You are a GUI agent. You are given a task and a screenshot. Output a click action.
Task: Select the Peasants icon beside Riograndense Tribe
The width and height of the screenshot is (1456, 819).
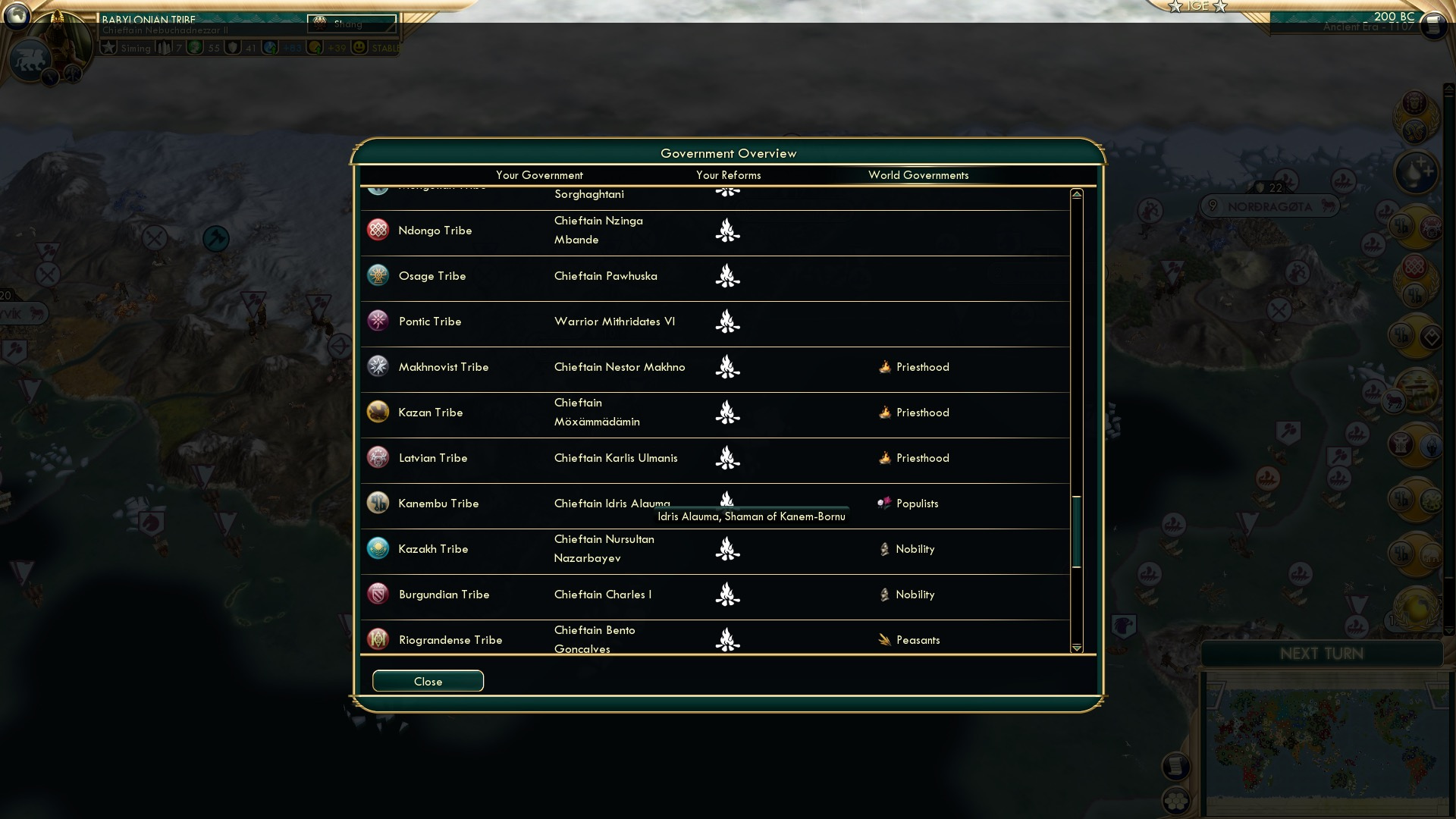point(884,639)
